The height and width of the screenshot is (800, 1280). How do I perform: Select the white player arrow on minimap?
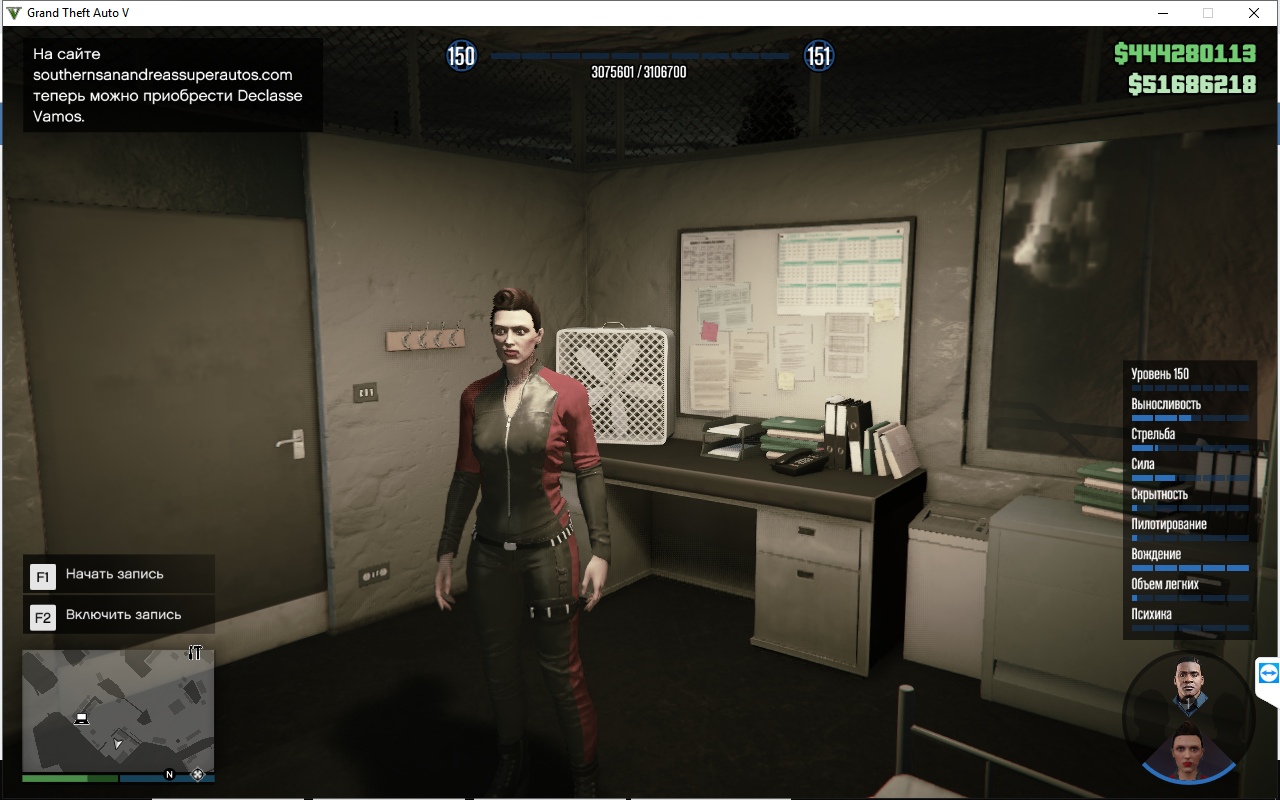click(x=118, y=743)
